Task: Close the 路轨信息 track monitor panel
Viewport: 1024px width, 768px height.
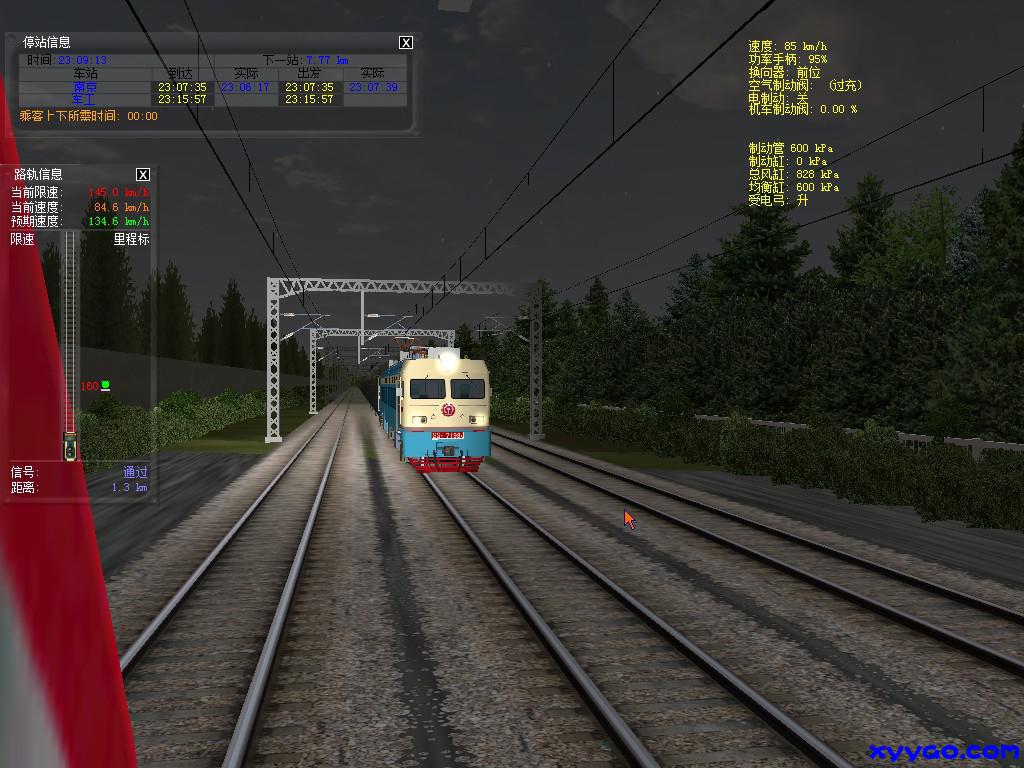Action: pos(143,174)
